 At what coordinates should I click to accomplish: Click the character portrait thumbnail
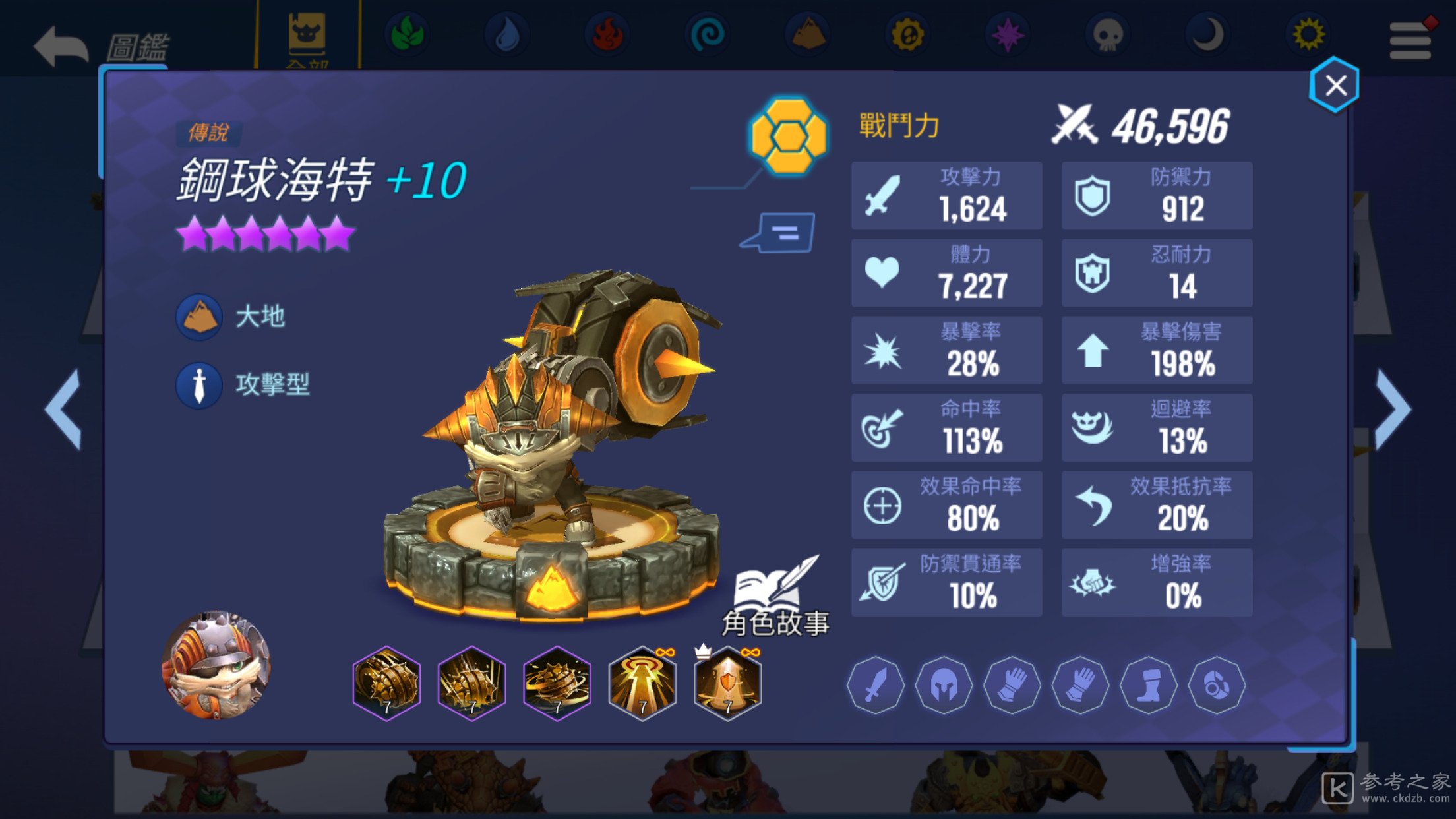click(x=216, y=665)
